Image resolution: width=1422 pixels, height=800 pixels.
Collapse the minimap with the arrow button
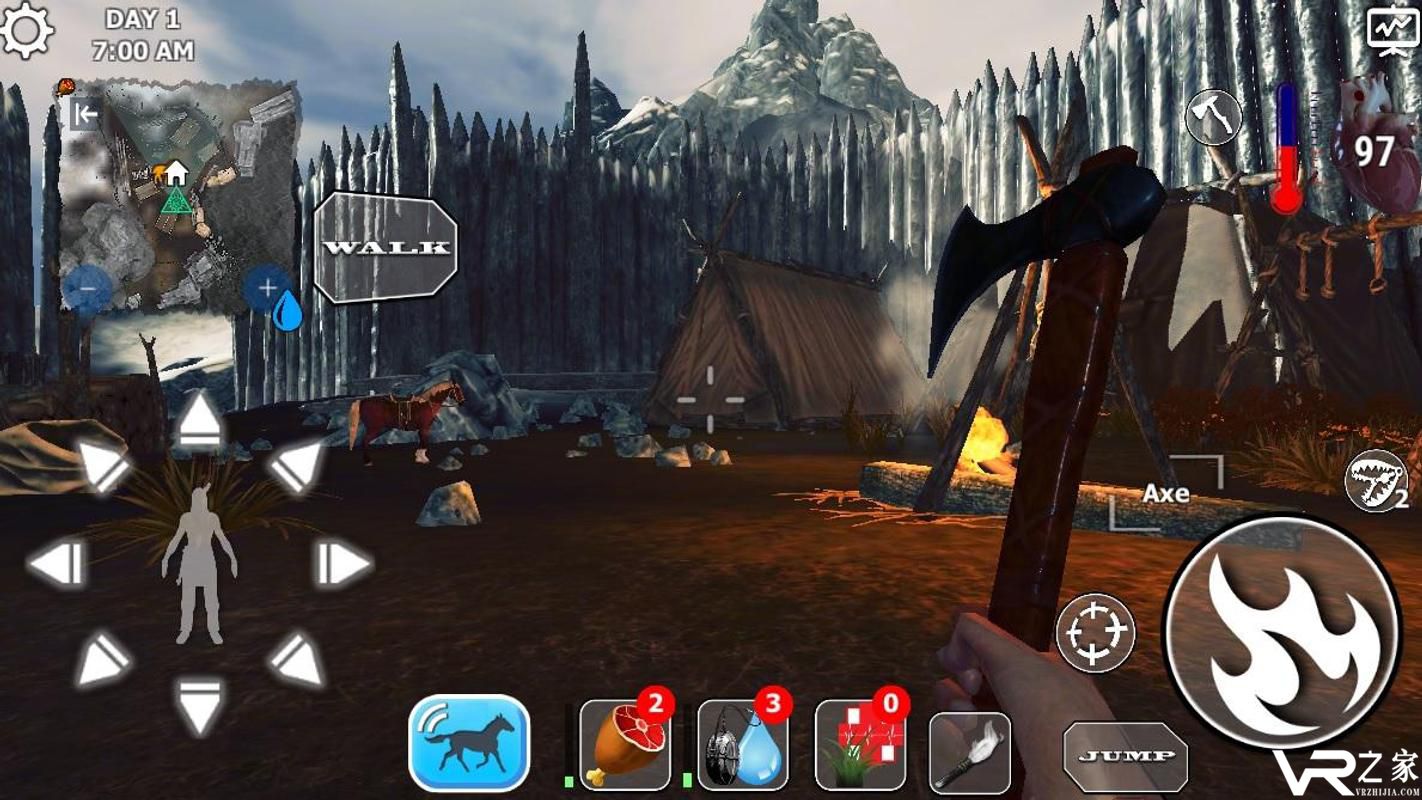click(86, 114)
